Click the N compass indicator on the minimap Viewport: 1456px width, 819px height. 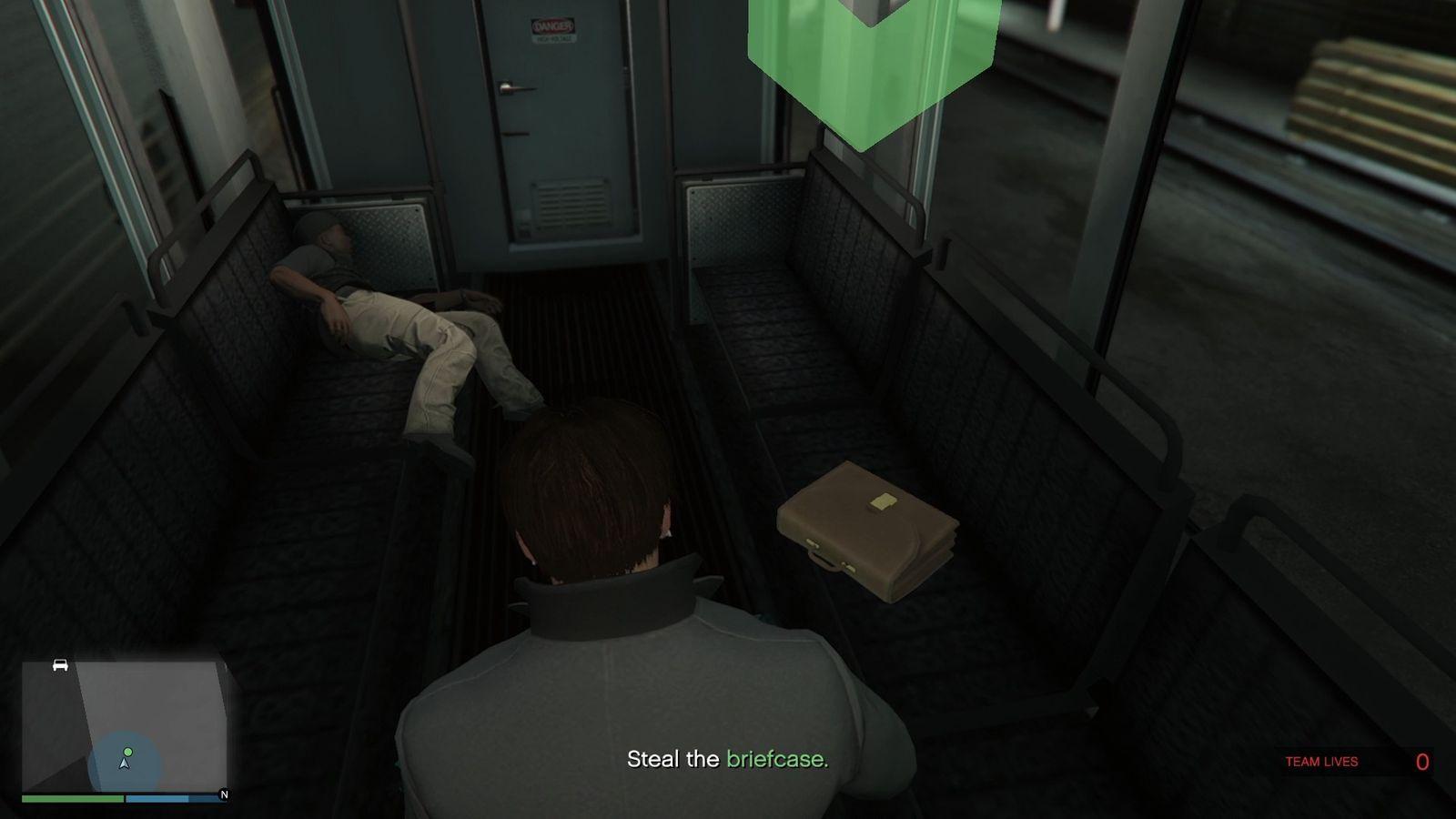tap(224, 794)
